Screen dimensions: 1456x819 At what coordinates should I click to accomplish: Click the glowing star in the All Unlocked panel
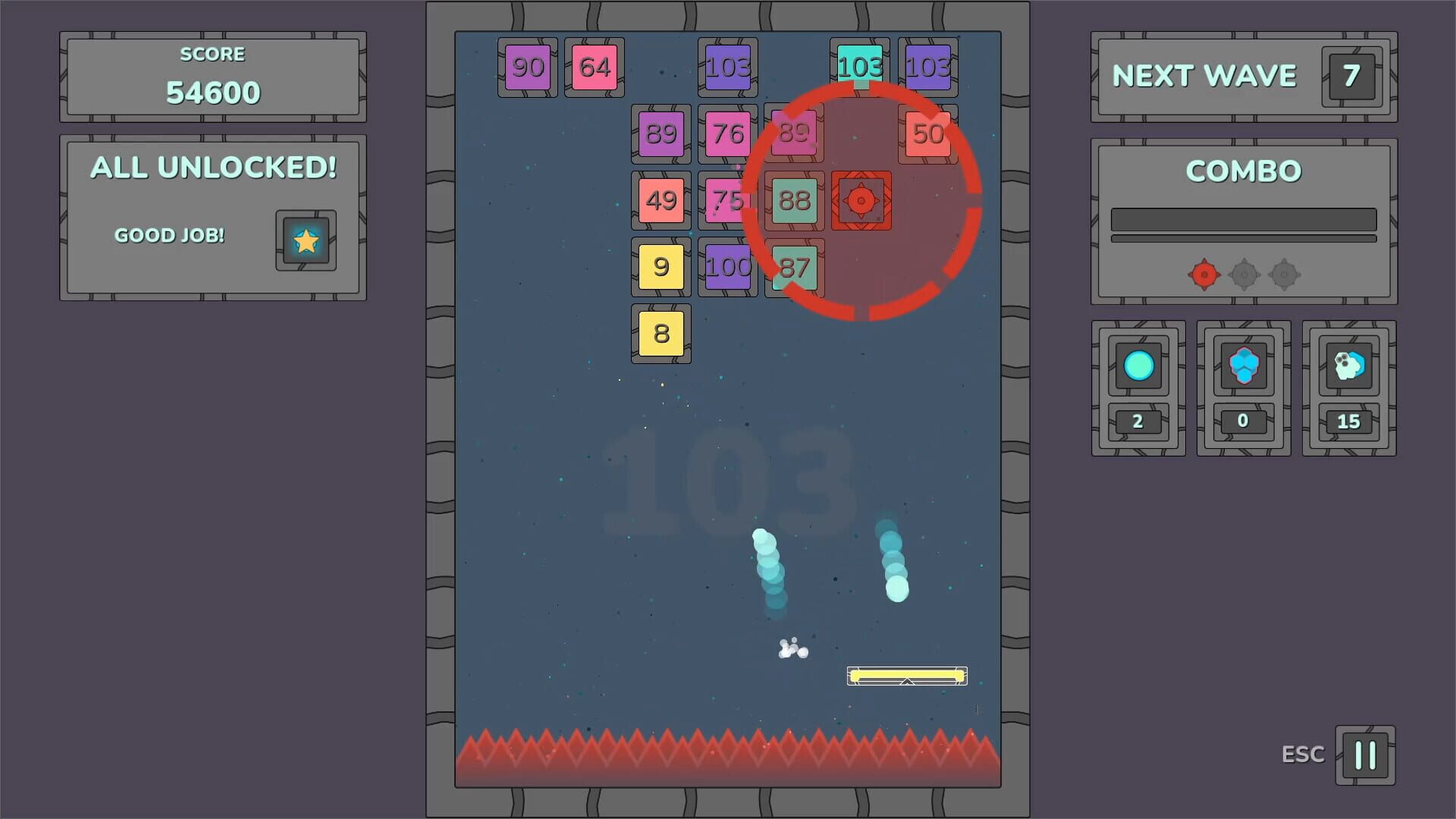(305, 243)
